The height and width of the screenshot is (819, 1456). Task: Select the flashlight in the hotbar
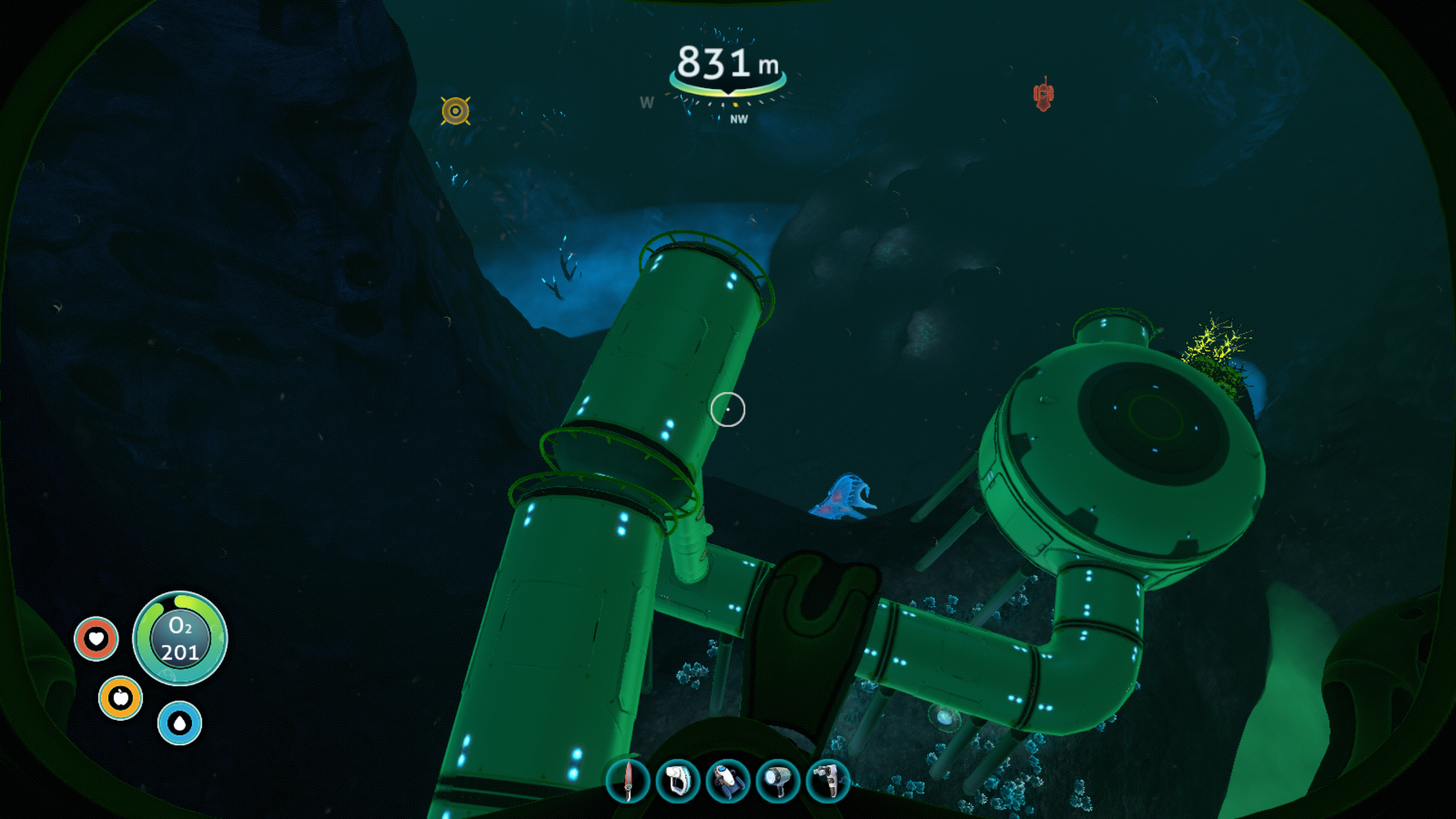[778, 781]
